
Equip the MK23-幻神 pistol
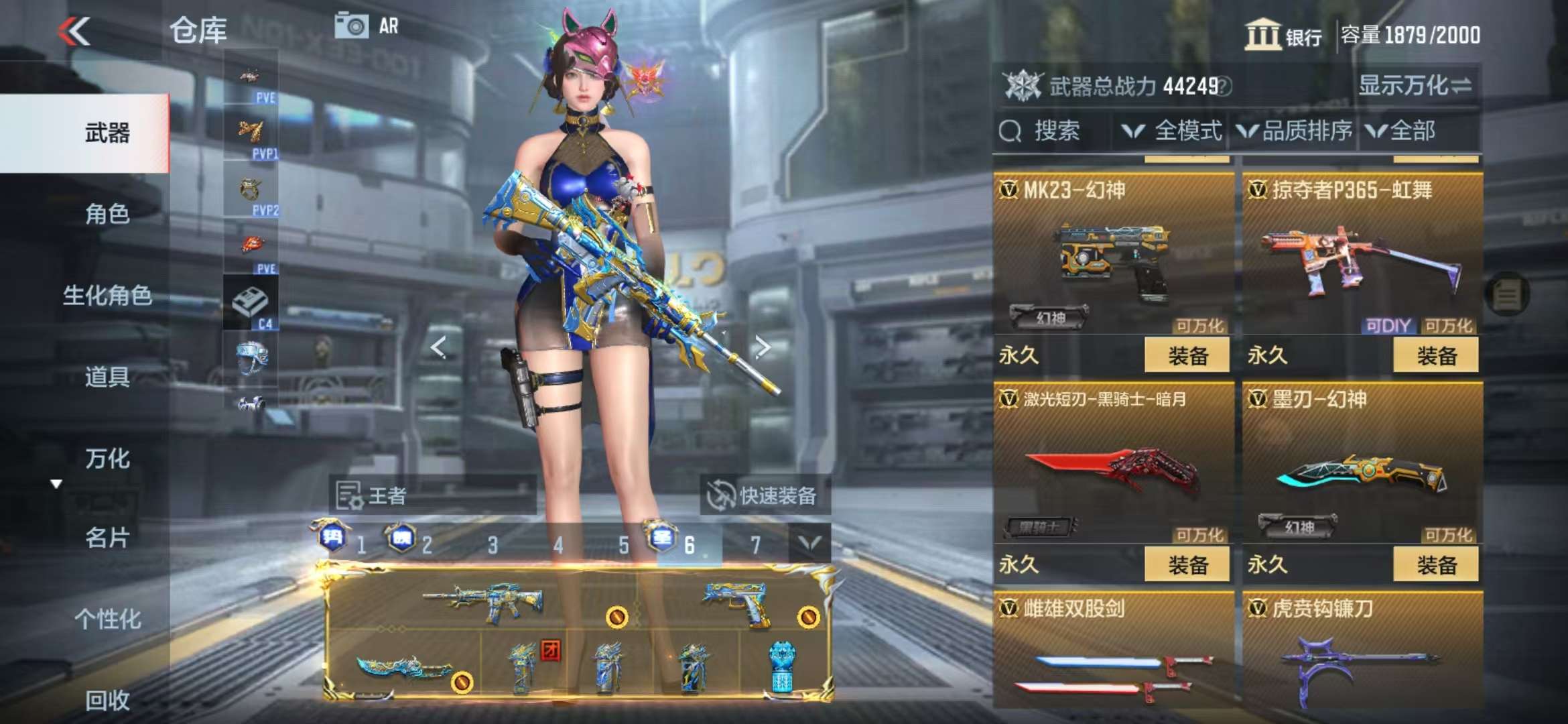[1187, 355]
